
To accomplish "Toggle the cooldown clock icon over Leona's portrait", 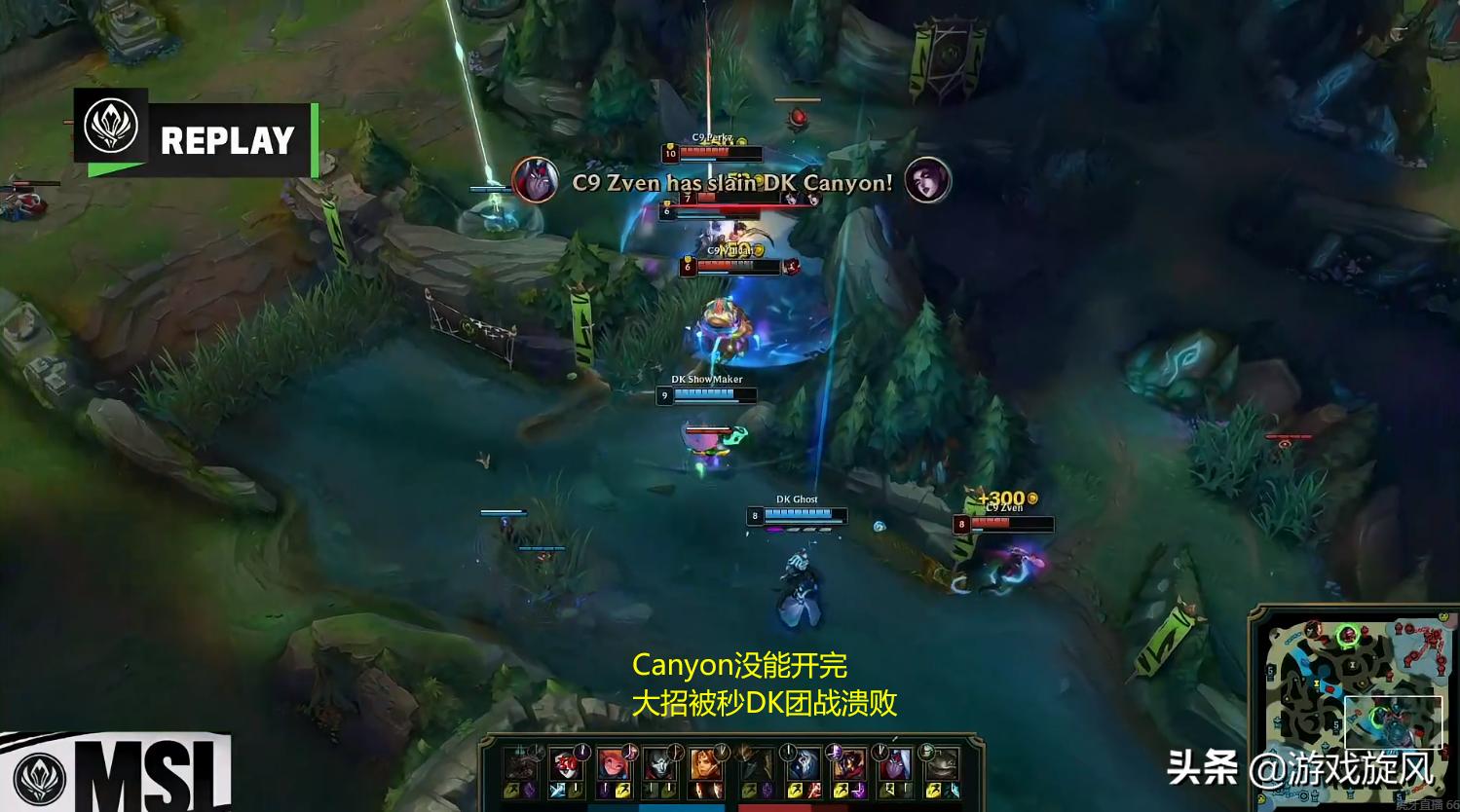I will 721,752.
